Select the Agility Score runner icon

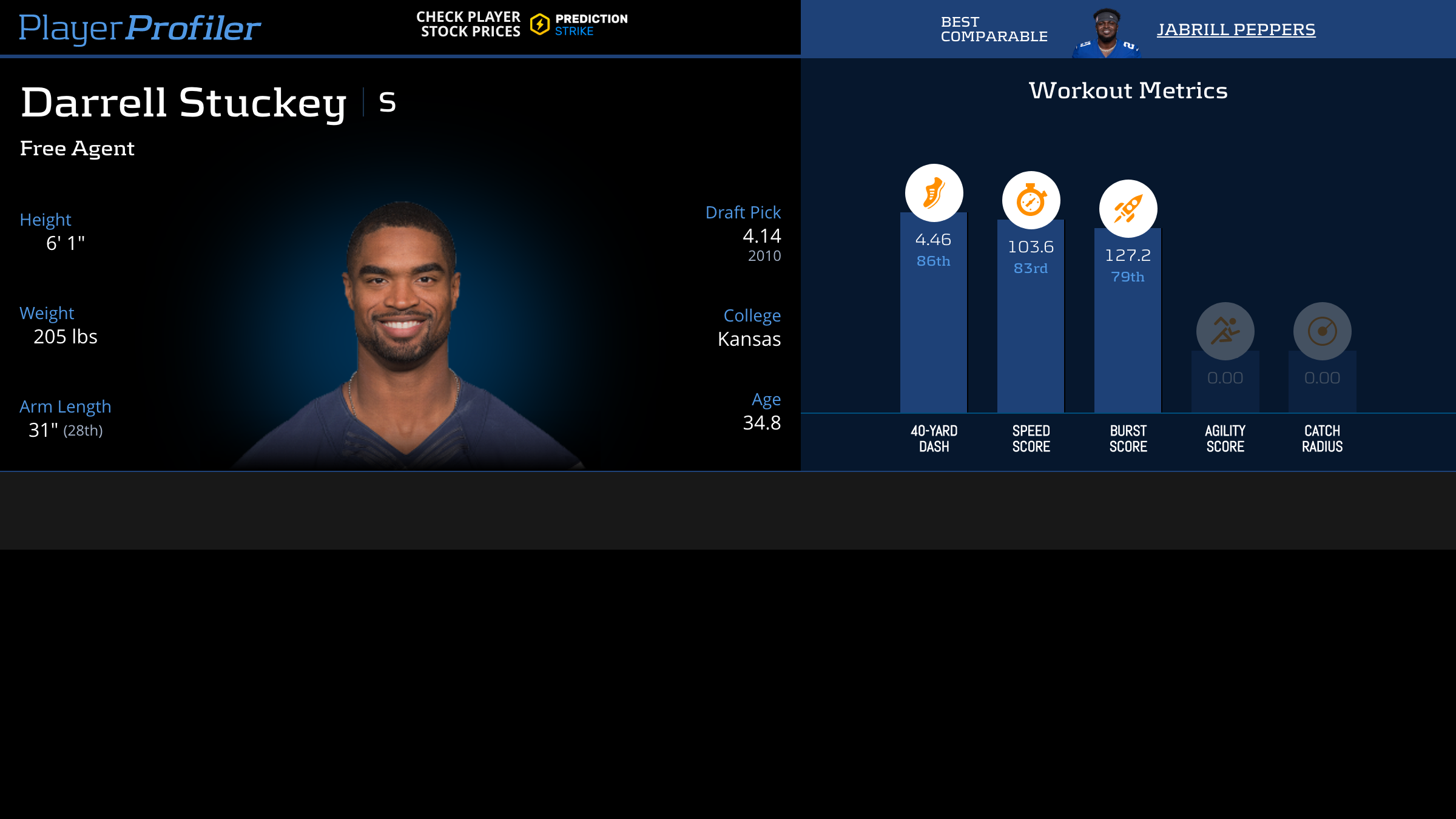click(1225, 331)
